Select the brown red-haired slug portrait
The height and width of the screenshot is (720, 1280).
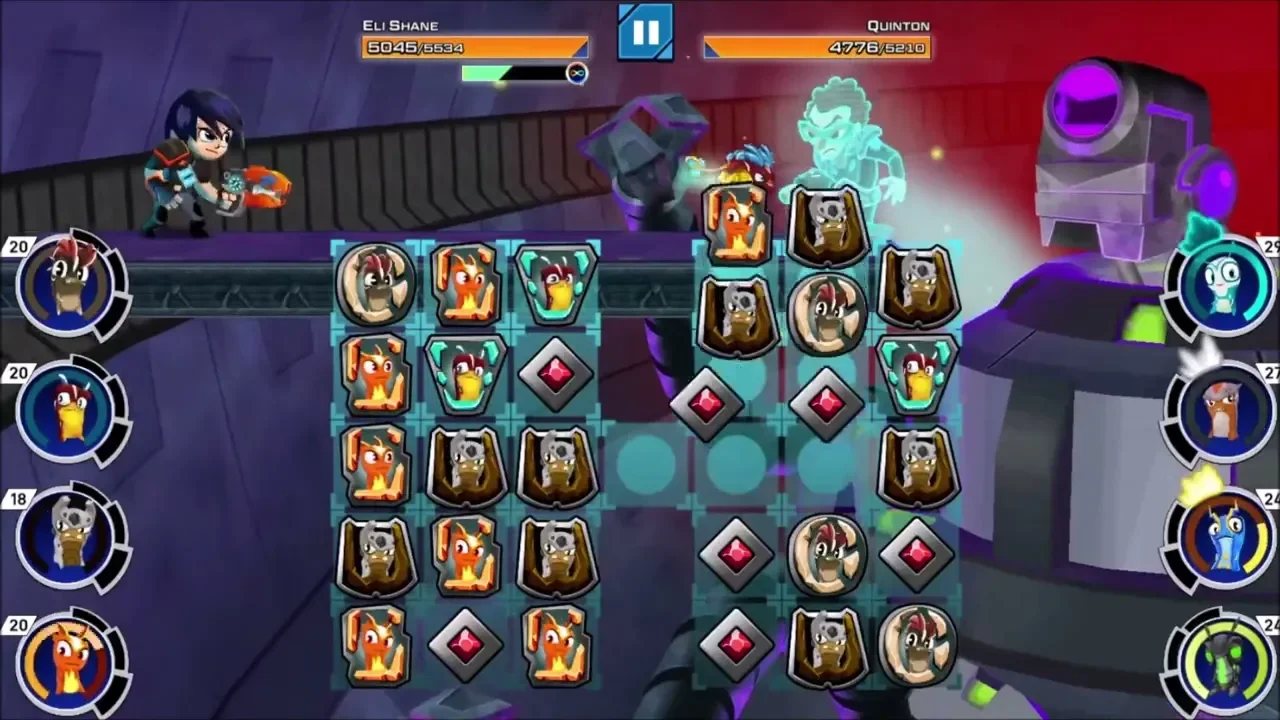(x=70, y=283)
